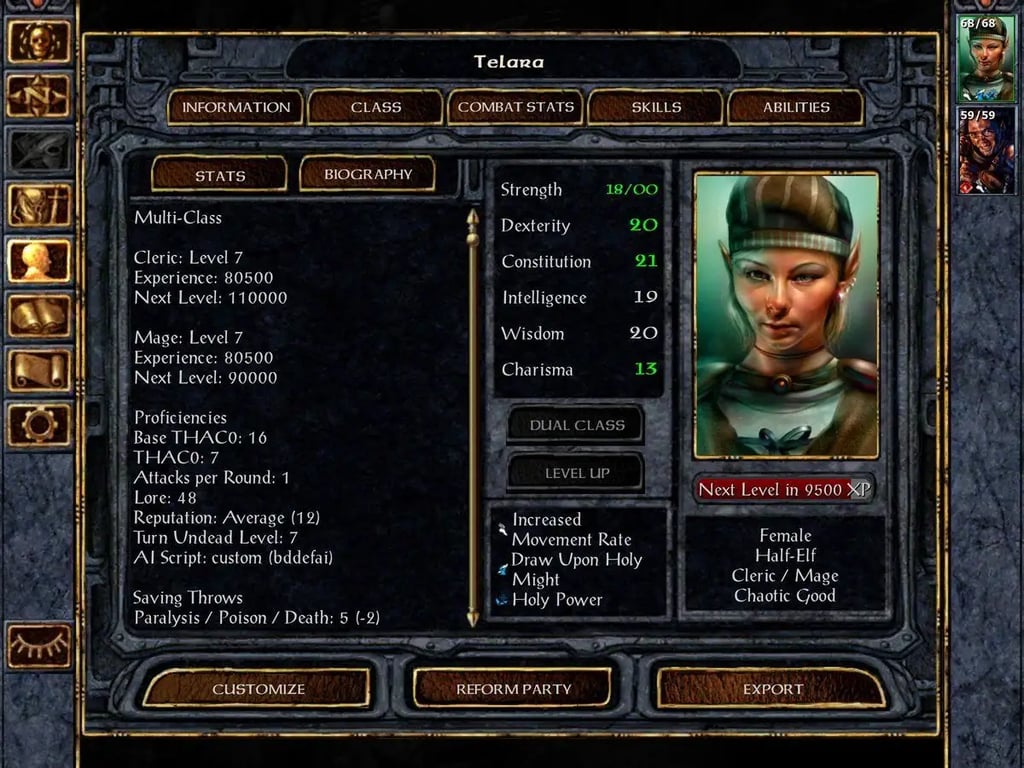Switch to the Skills tab

tap(656, 107)
